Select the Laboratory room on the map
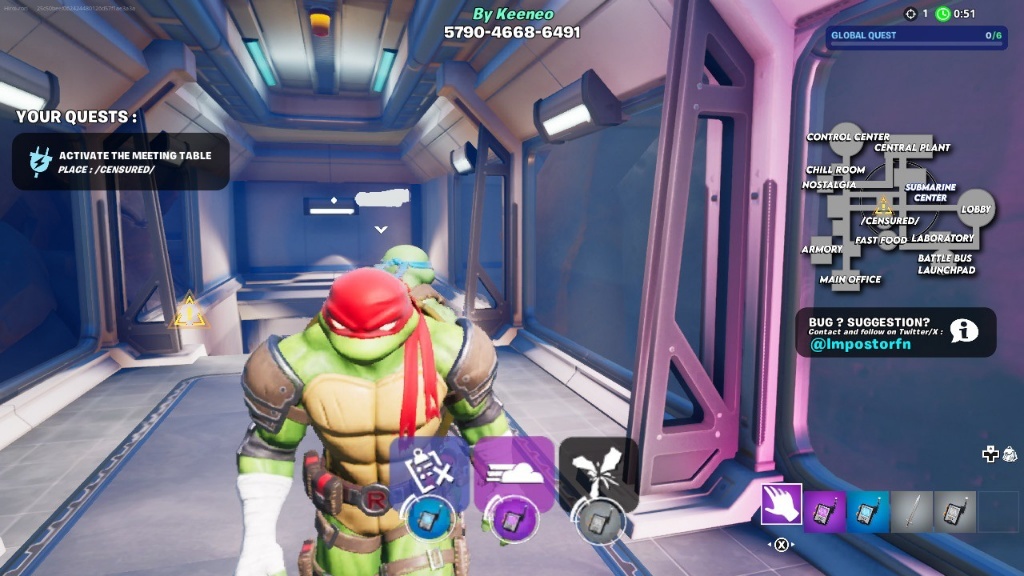This screenshot has height=576, width=1024. pos(942,238)
